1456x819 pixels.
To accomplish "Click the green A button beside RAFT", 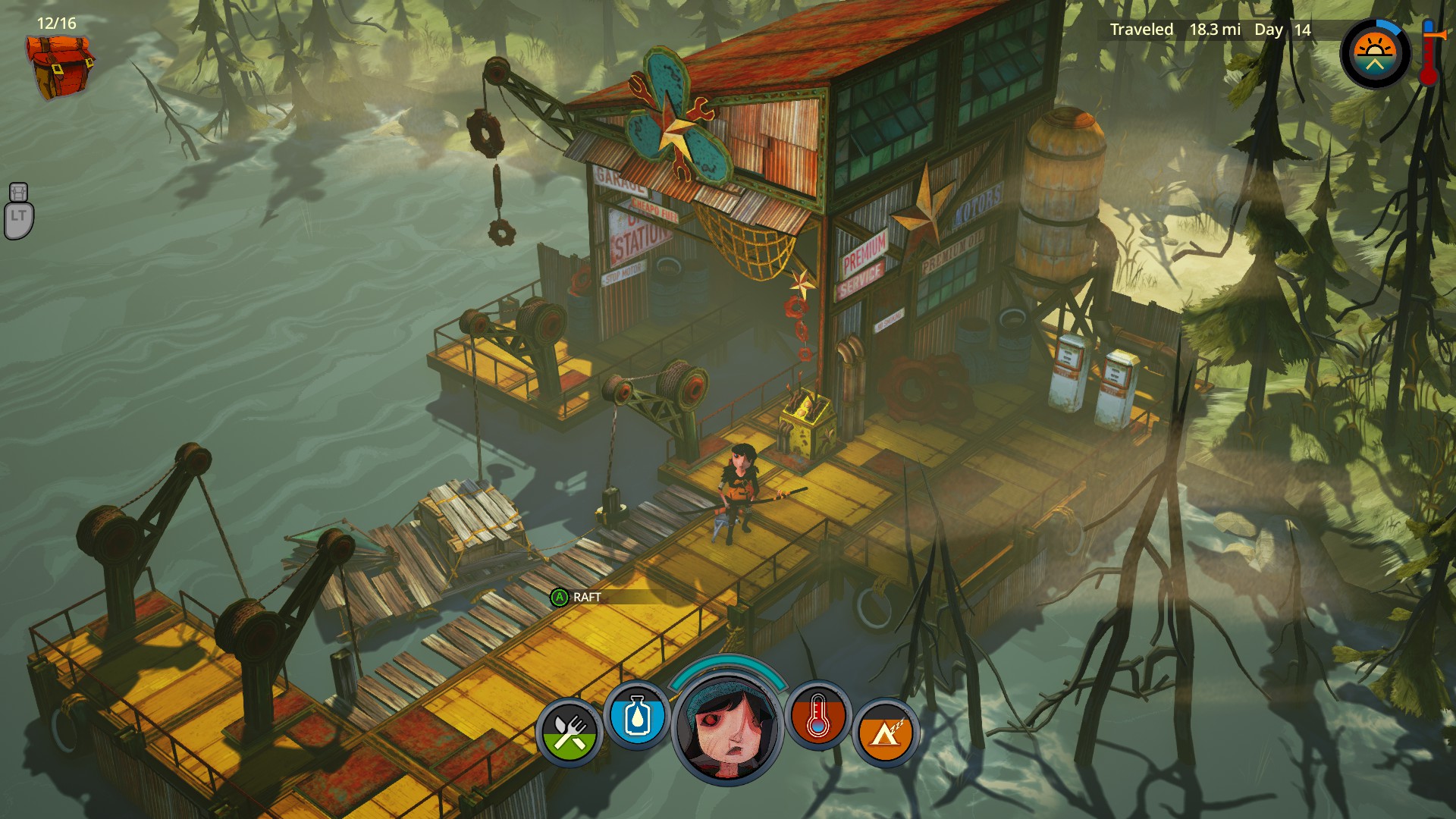I will 558,598.
